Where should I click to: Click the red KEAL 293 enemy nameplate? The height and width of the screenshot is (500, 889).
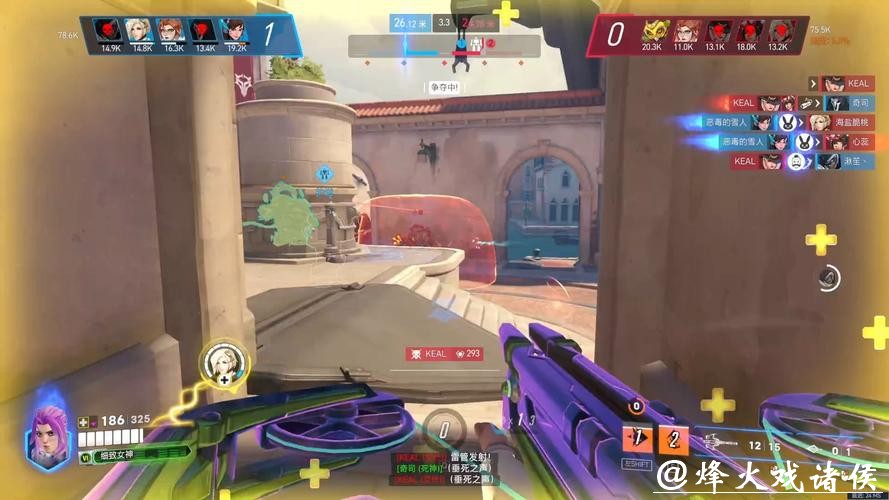click(444, 353)
